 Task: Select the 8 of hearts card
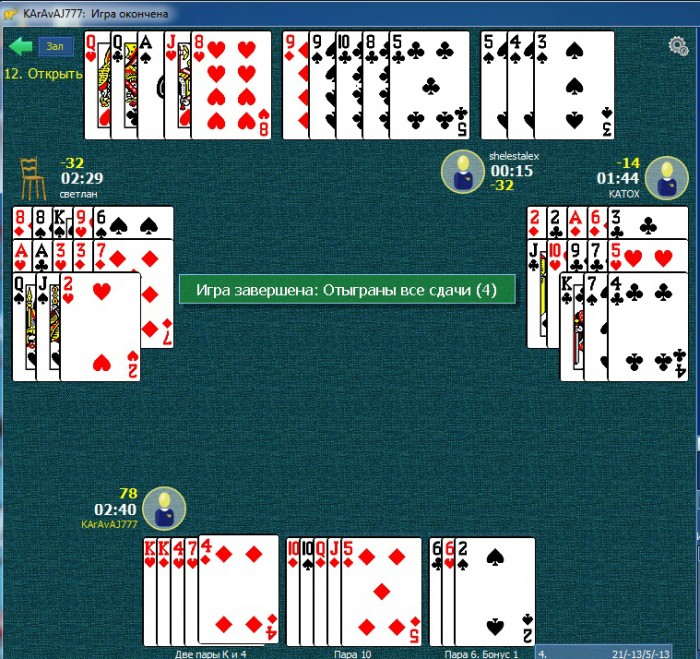(233, 85)
